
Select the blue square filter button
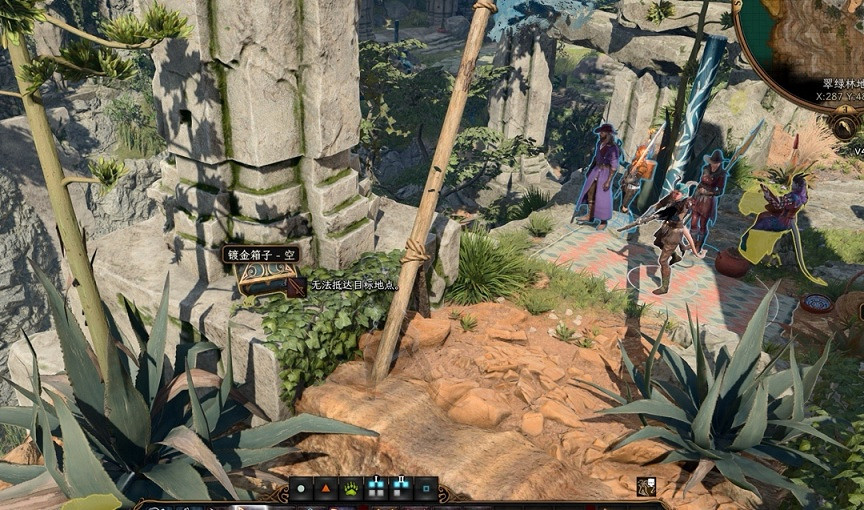tap(426, 490)
